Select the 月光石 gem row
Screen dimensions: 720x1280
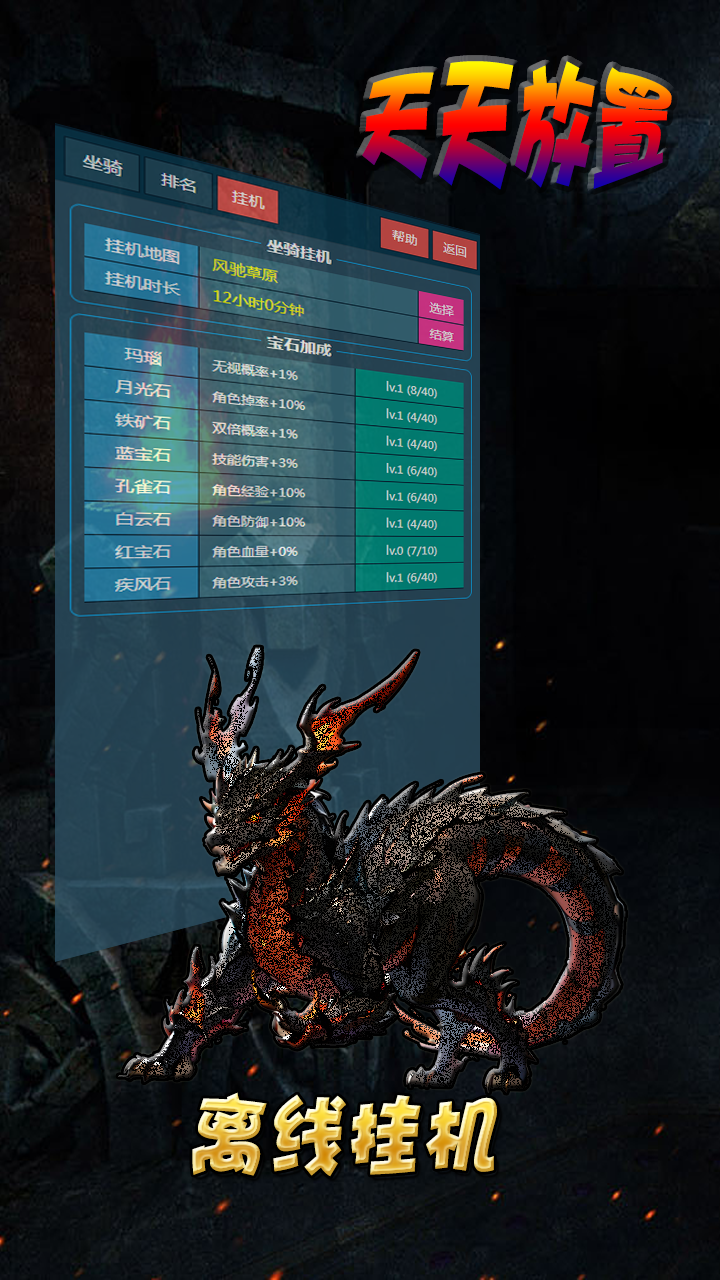tap(142, 389)
